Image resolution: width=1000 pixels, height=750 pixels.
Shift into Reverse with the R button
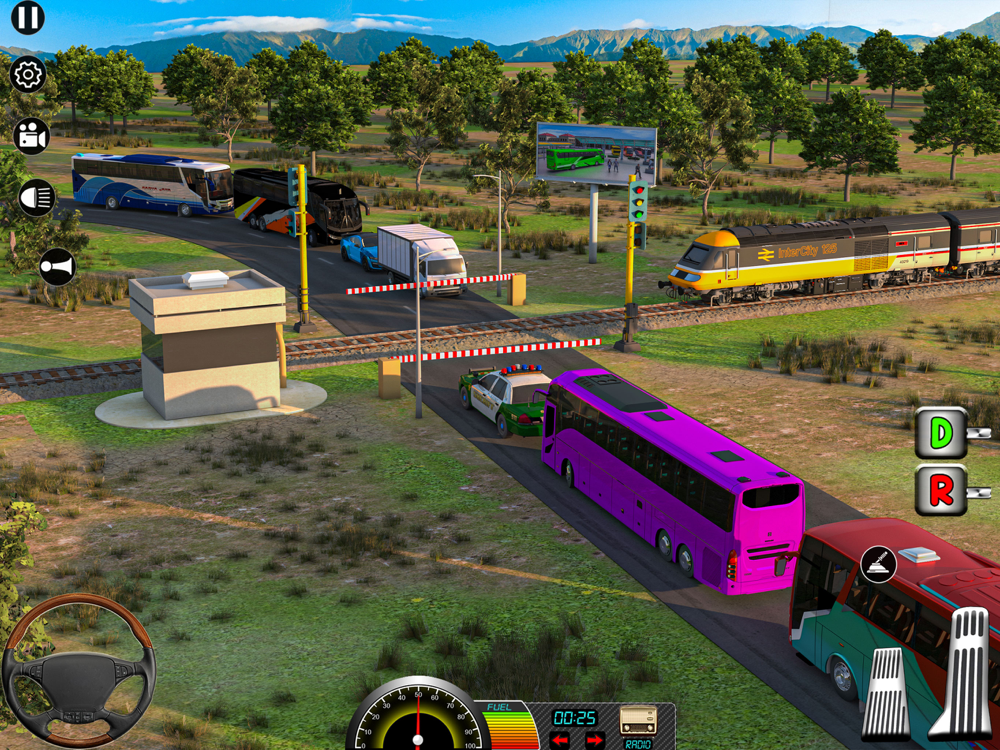pos(942,490)
